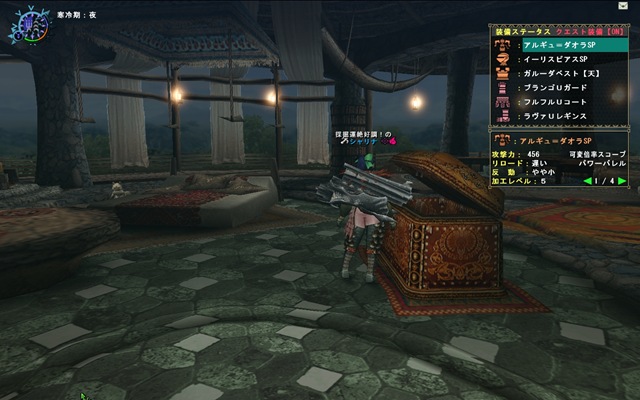Go to the previous equipment detail page
Image resolution: width=640 pixels, height=400 pixels.
click(587, 181)
